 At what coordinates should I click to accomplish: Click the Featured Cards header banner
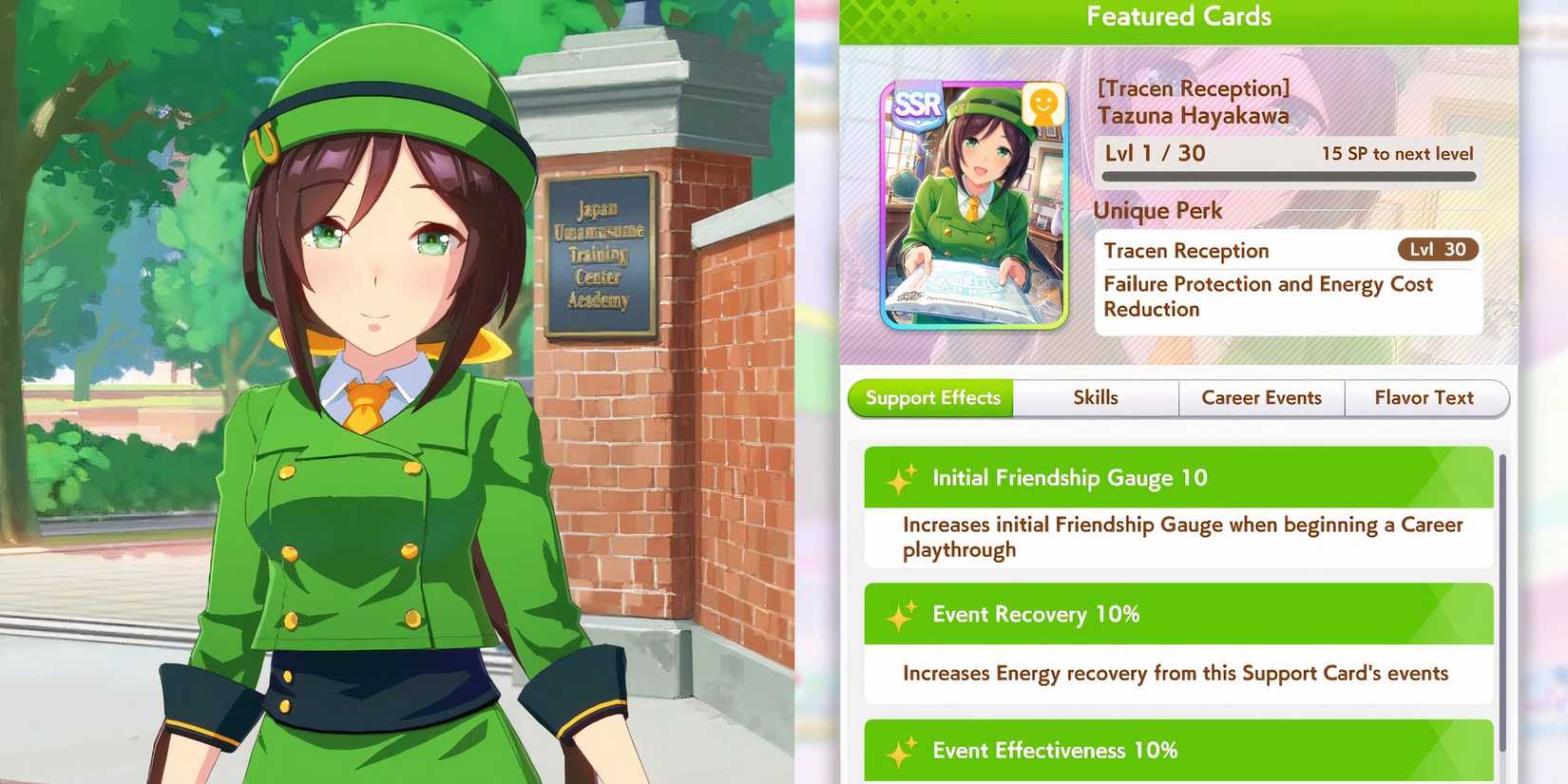(1178, 16)
